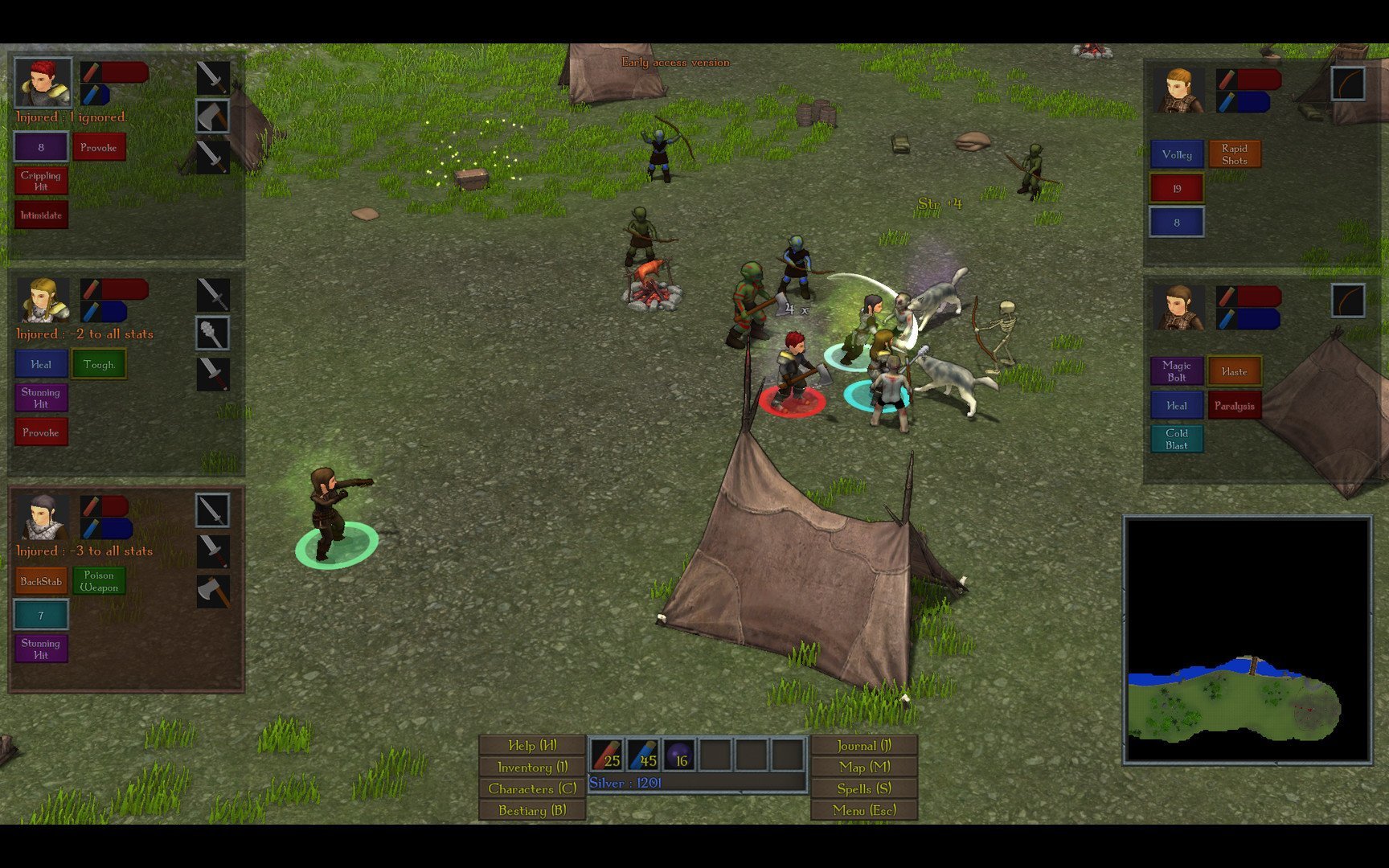Activate the Tough ability

tap(99, 365)
